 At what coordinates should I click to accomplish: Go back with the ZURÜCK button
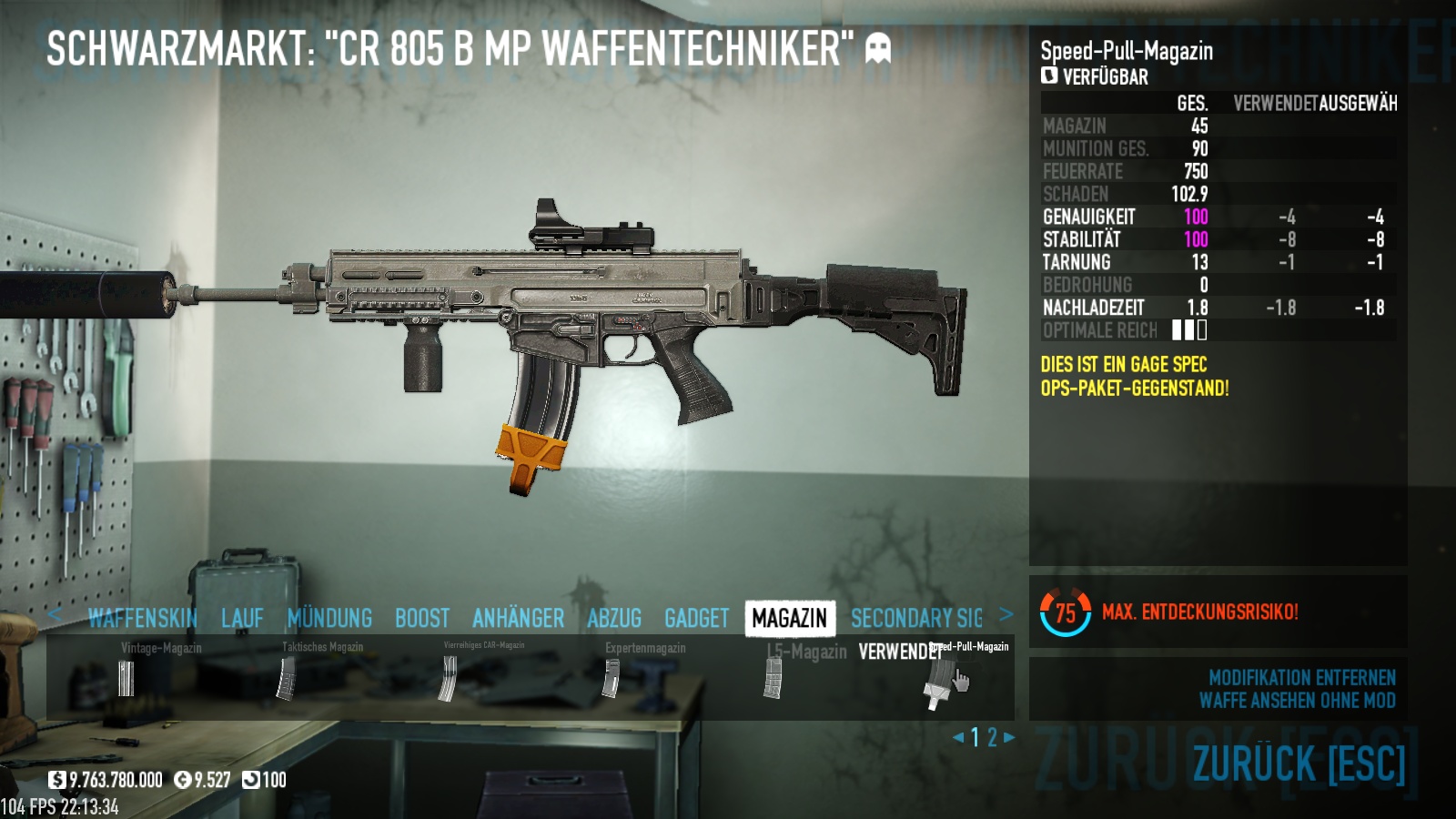[x=1299, y=764]
